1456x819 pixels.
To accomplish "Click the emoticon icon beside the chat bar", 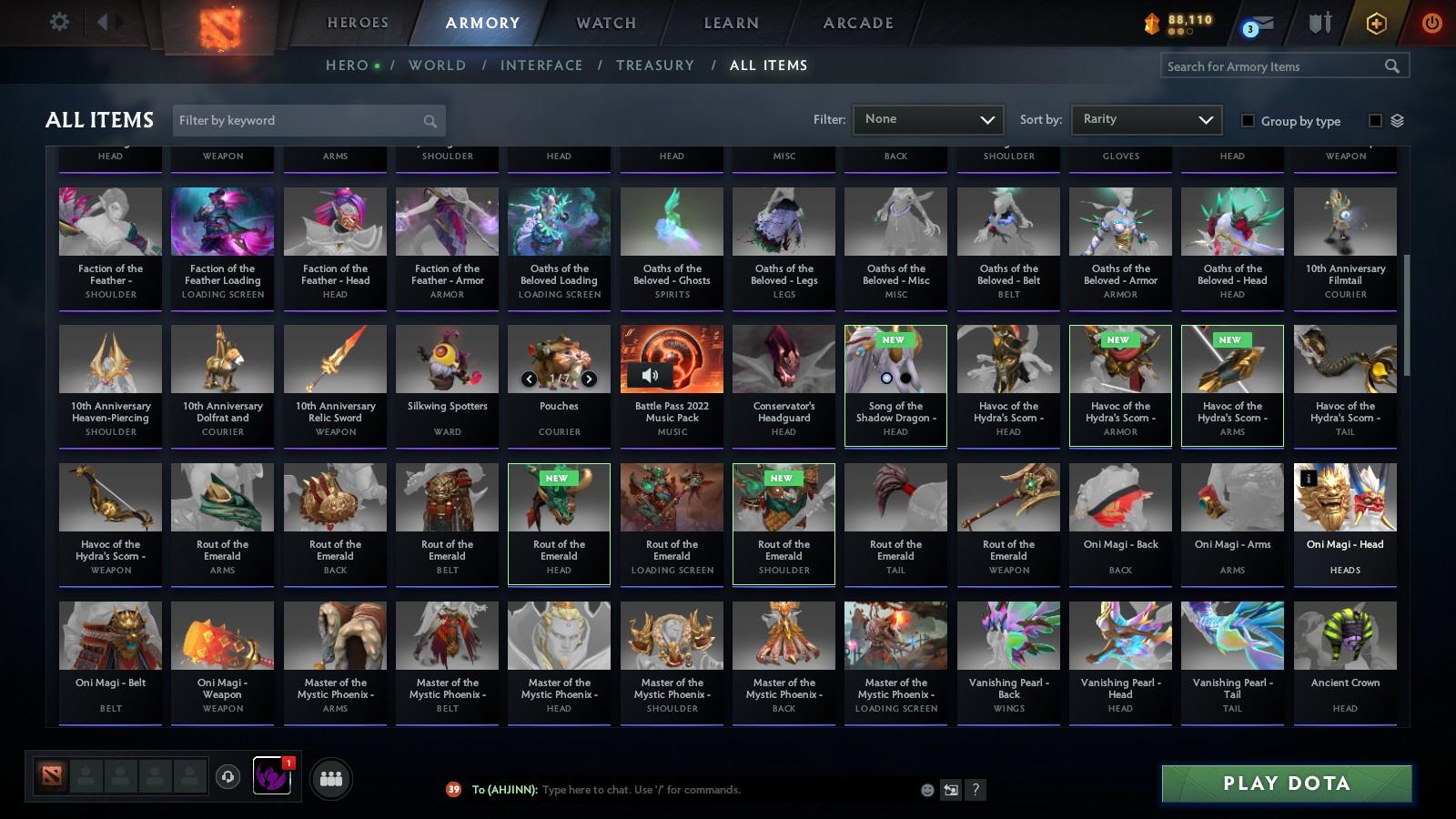I will (x=926, y=790).
